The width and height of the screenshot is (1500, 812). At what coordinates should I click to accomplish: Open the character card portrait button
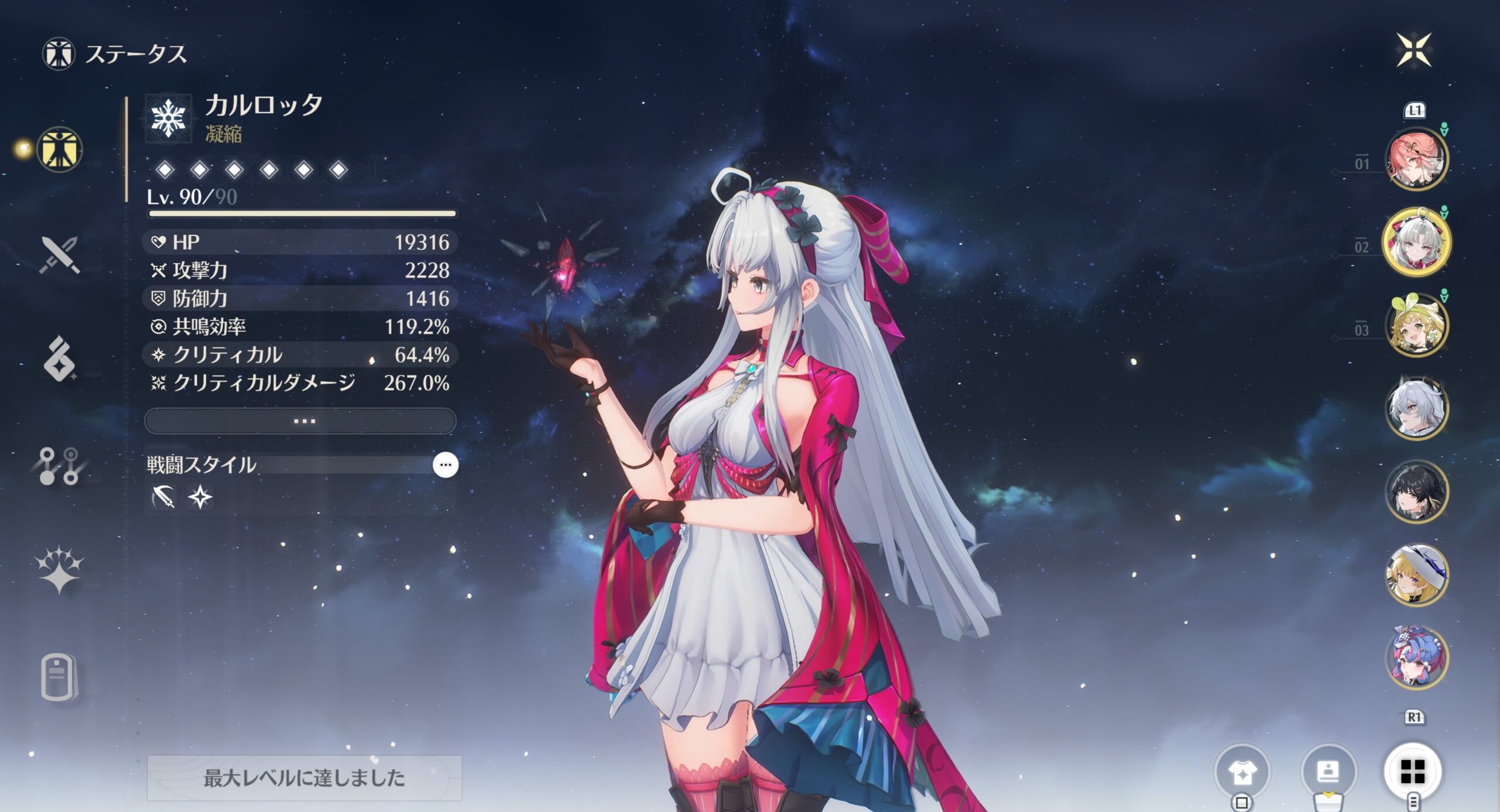point(1328,772)
